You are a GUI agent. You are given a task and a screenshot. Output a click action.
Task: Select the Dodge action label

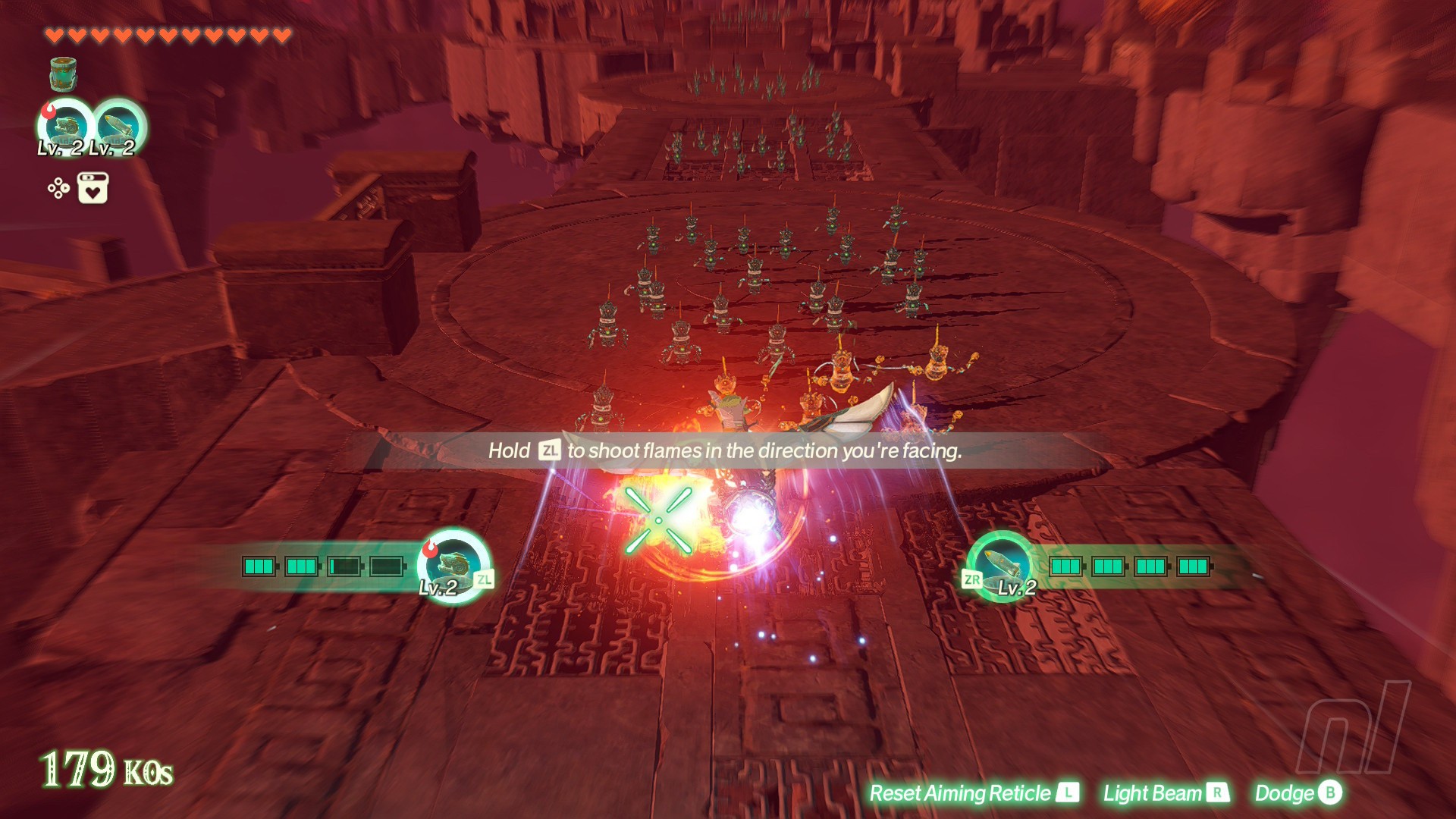click(1298, 793)
